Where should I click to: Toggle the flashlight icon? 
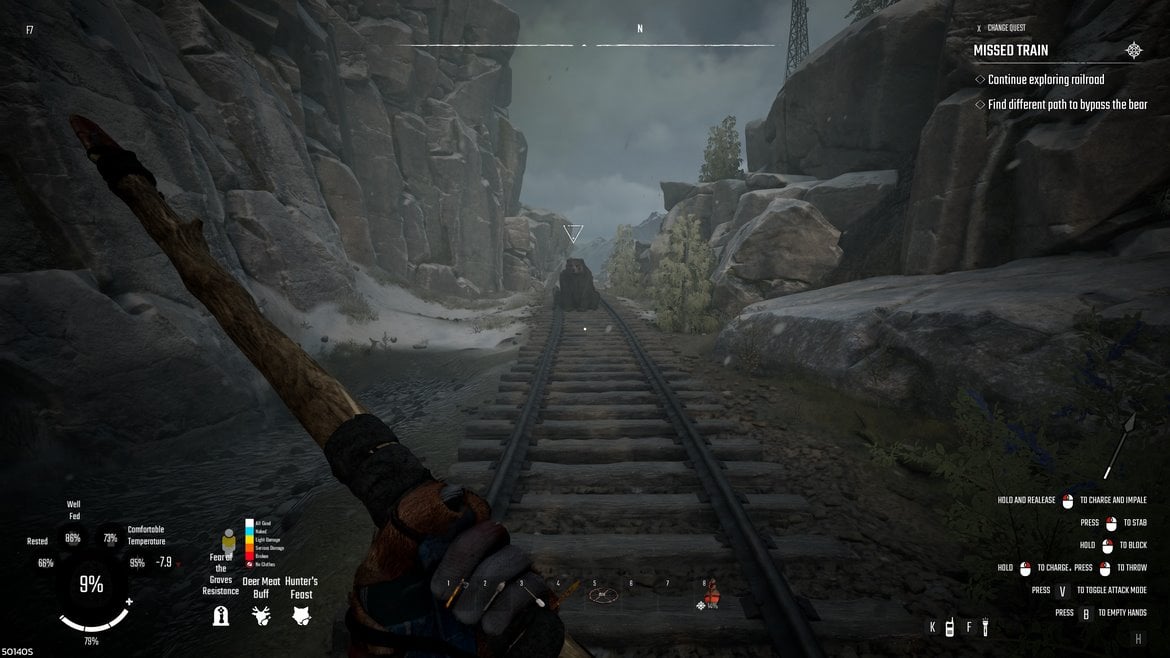point(985,628)
